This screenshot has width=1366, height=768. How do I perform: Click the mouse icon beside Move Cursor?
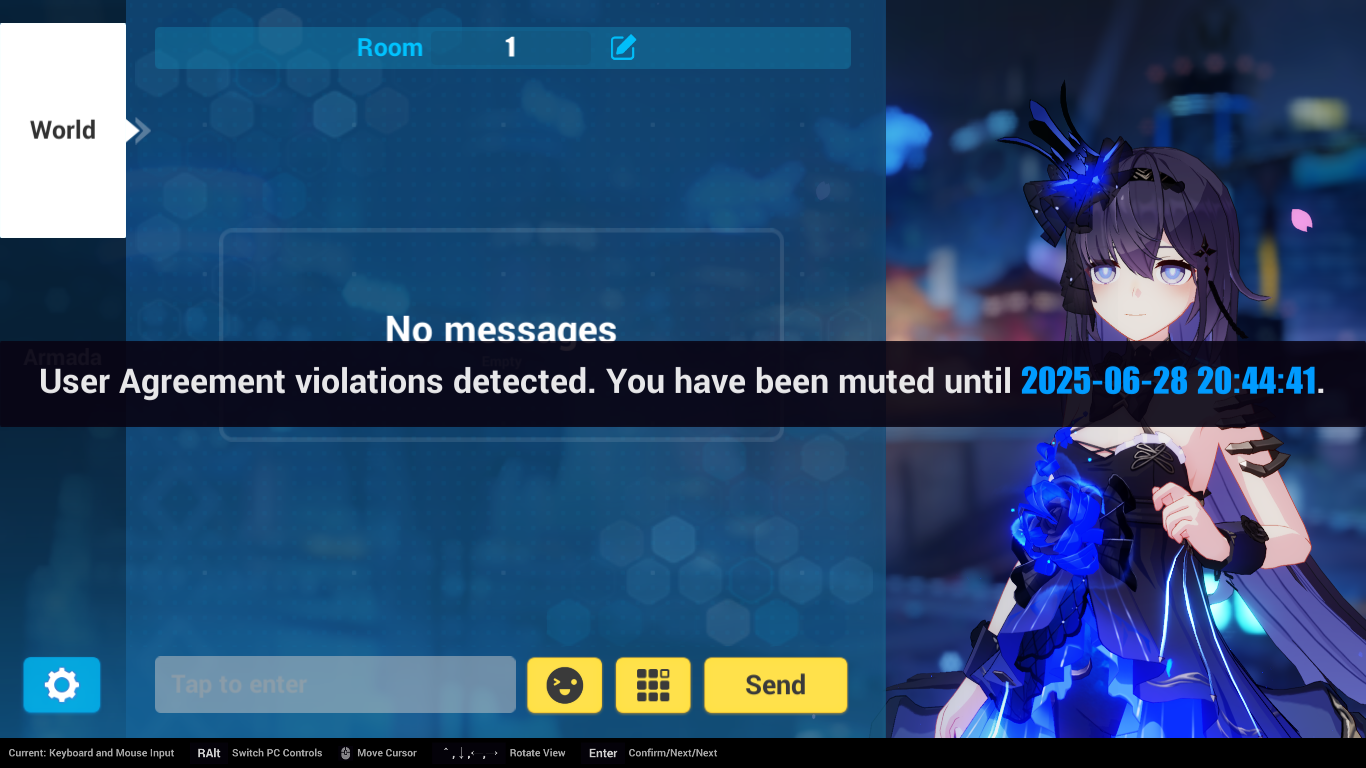pos(344,753)
